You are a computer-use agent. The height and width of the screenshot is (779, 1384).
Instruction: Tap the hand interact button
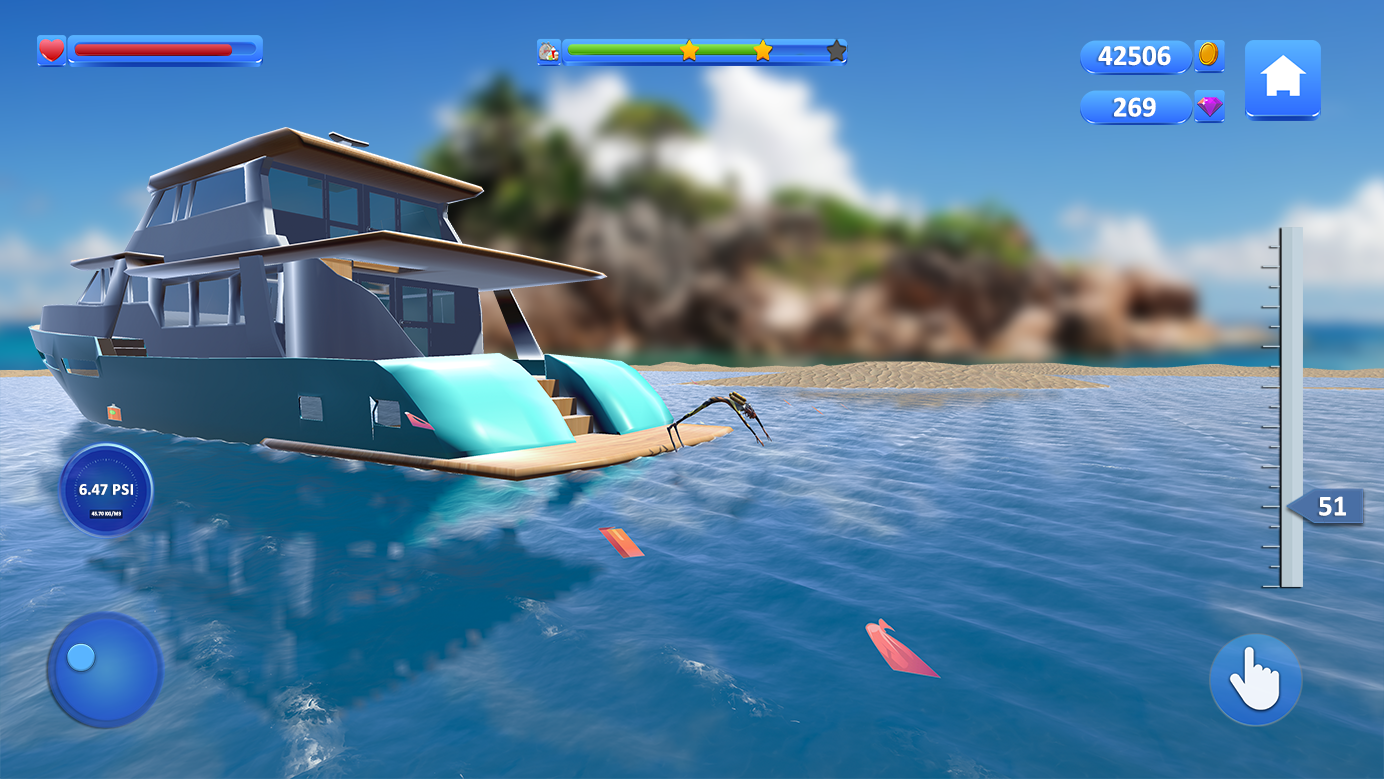[x=1255, y=680]
